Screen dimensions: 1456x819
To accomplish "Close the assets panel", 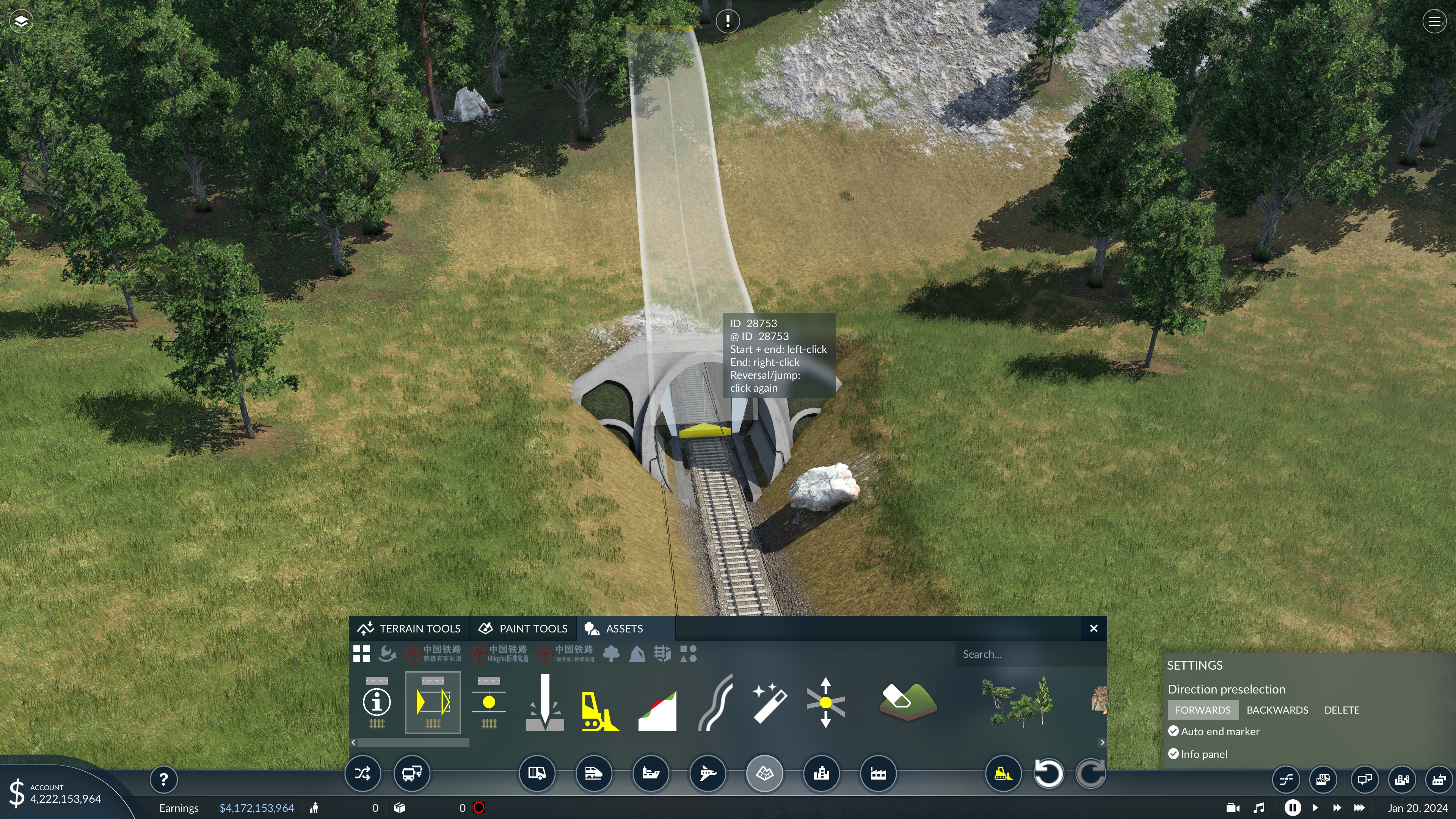I will click(1094, 629).
